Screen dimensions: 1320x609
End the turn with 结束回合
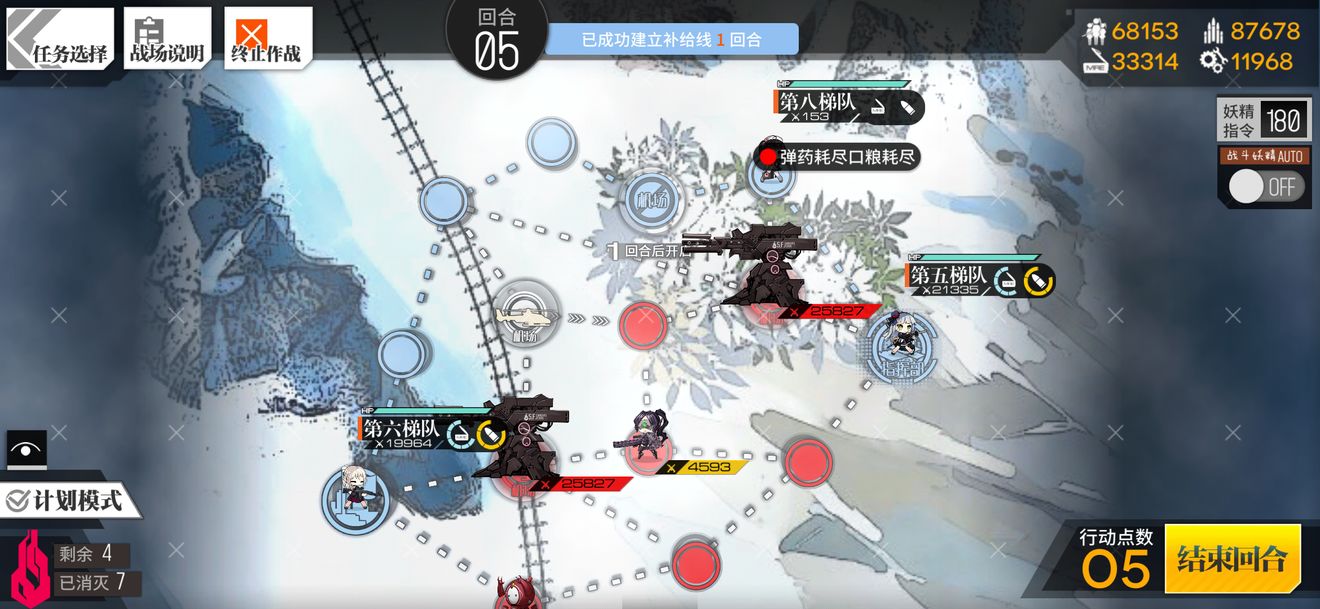point(1232,558)
